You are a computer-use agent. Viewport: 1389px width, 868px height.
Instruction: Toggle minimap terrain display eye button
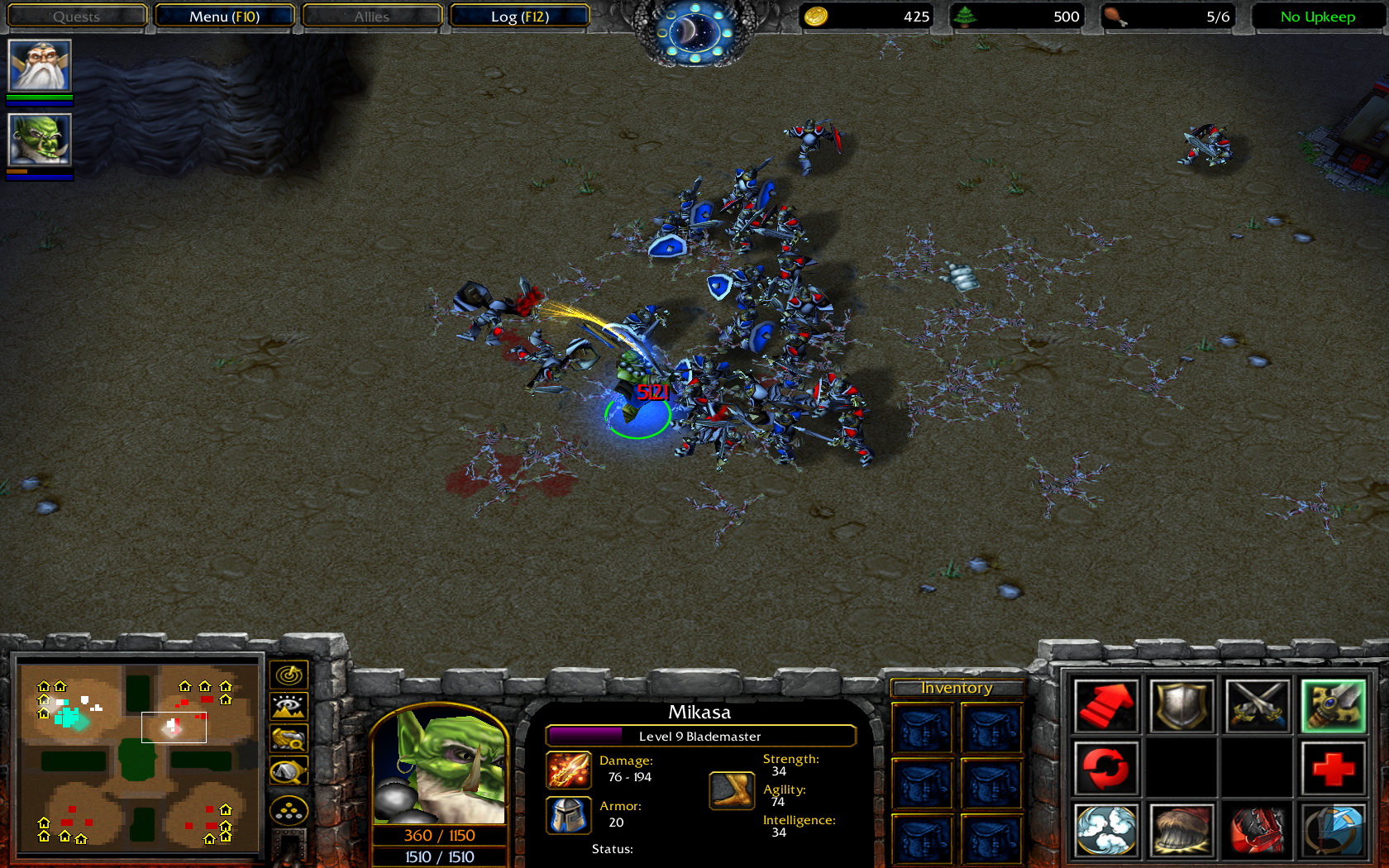[x=289, y=707]
